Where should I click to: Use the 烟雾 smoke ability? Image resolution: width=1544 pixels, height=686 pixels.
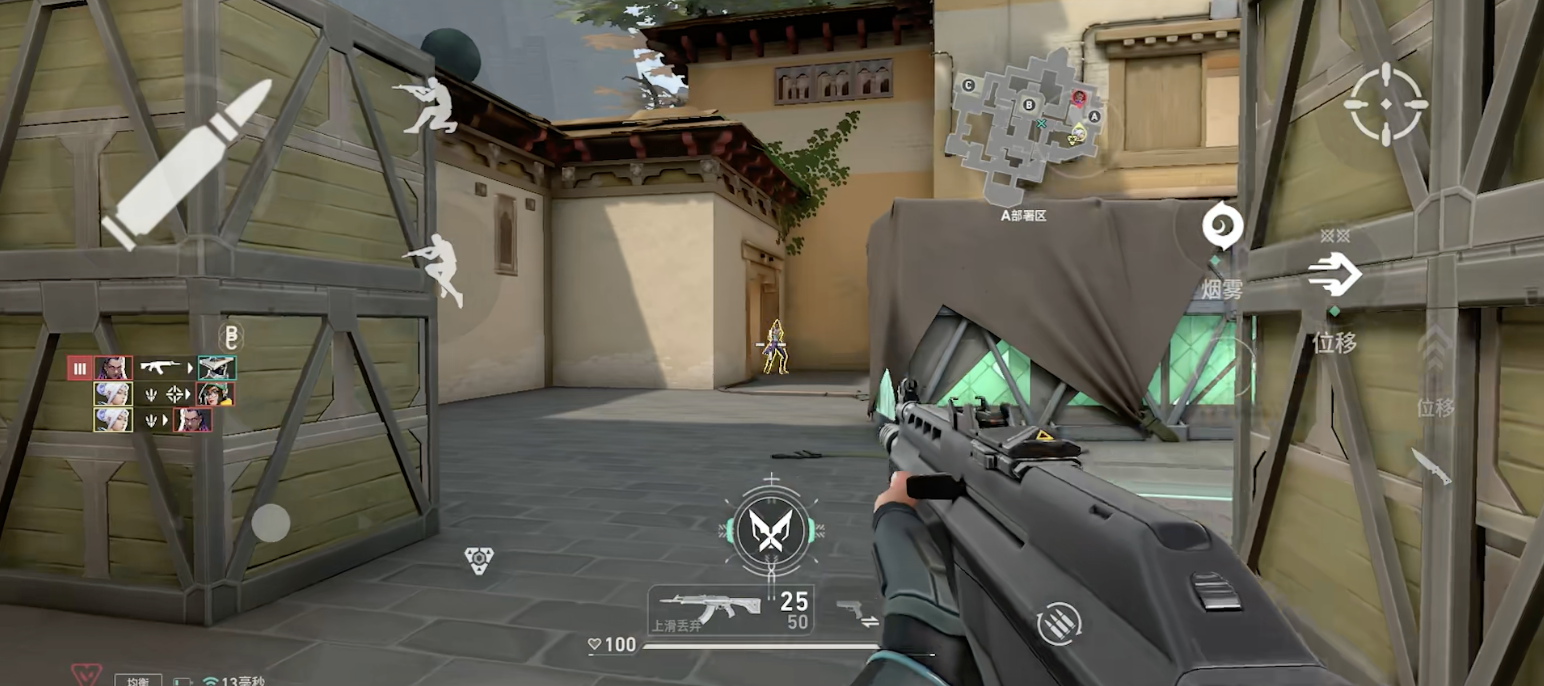click(1222, 227)
